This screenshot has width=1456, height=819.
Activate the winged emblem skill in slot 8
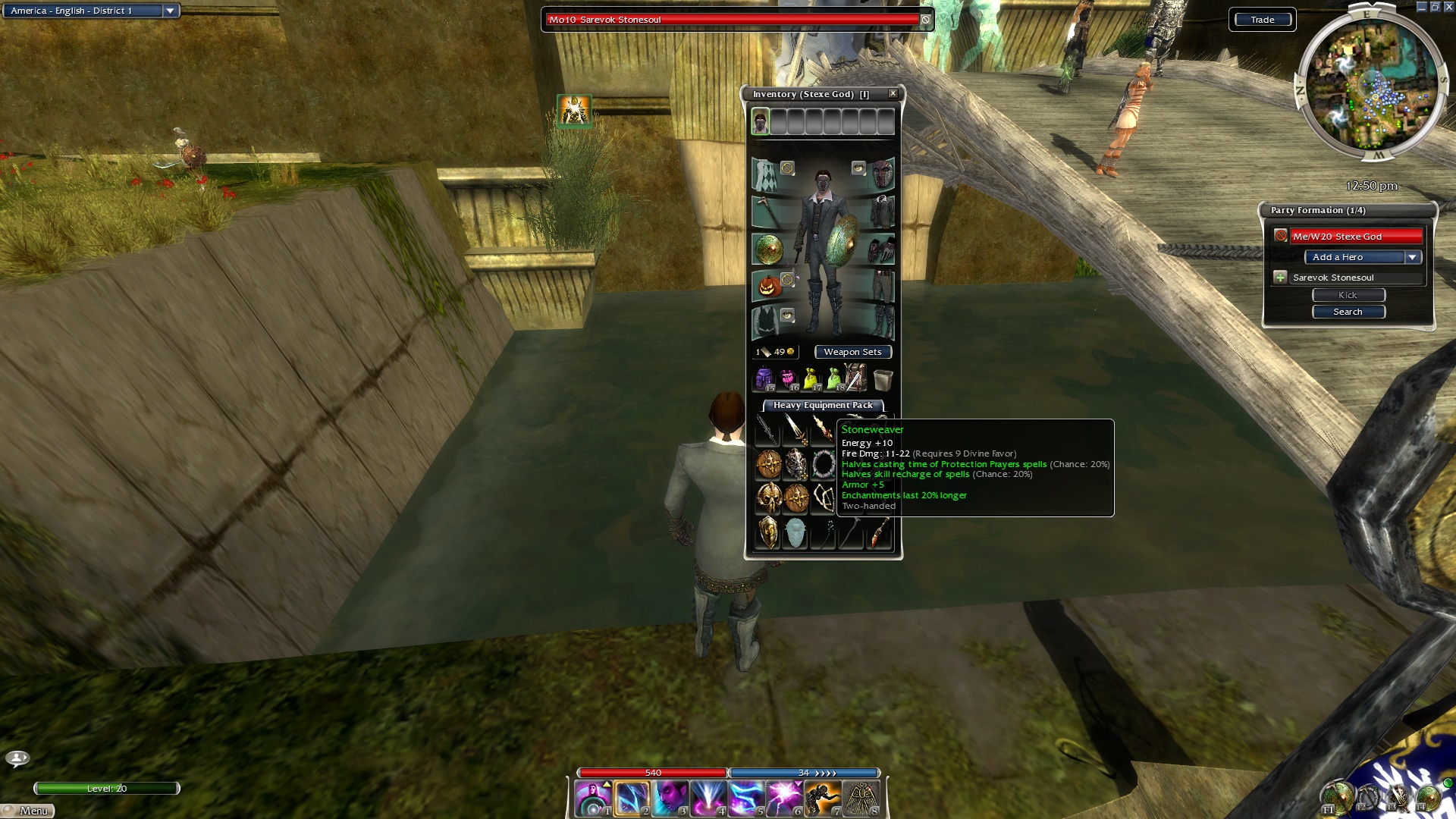[861, 799]
